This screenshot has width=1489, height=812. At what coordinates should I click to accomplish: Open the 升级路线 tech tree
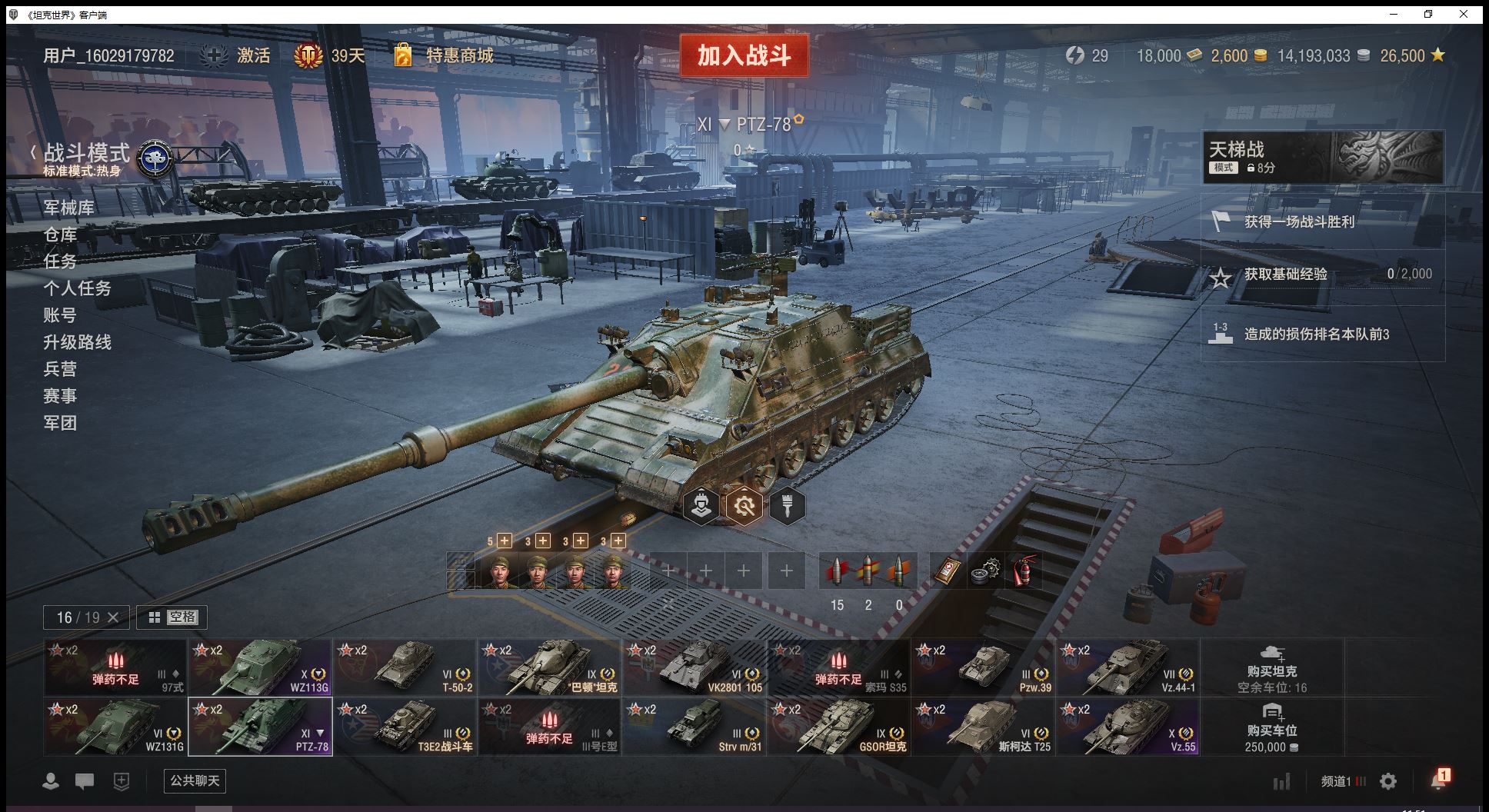point(77,342)
